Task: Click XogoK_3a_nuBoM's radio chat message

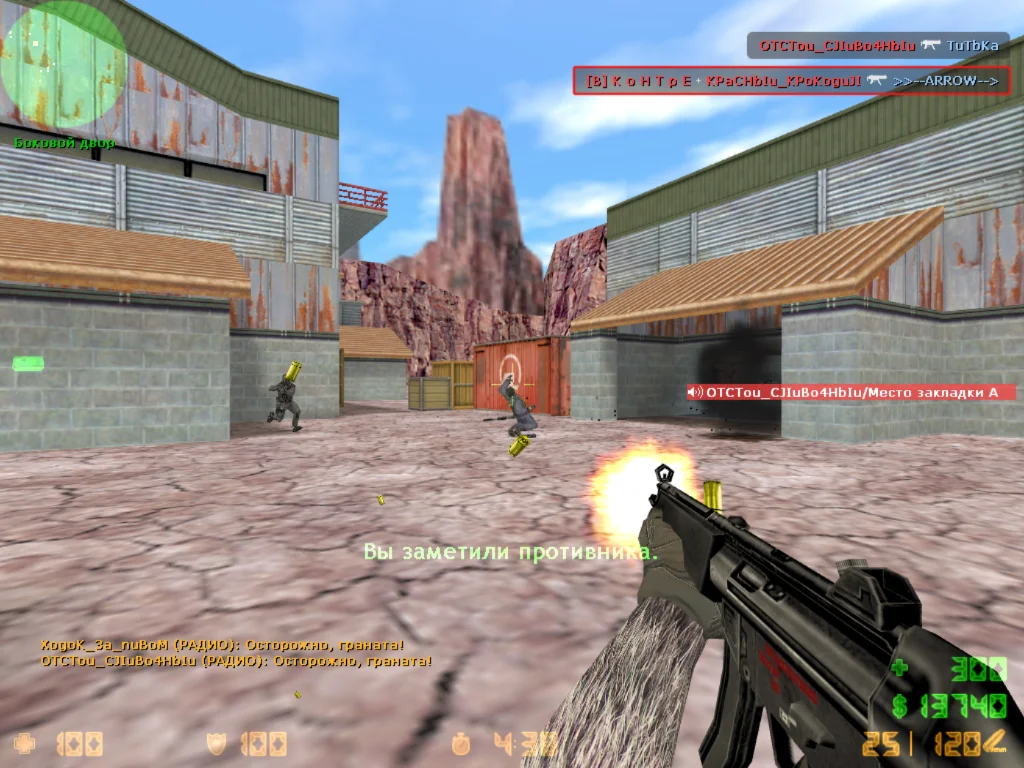Action: pyautogui.click(x=222, y=645)
